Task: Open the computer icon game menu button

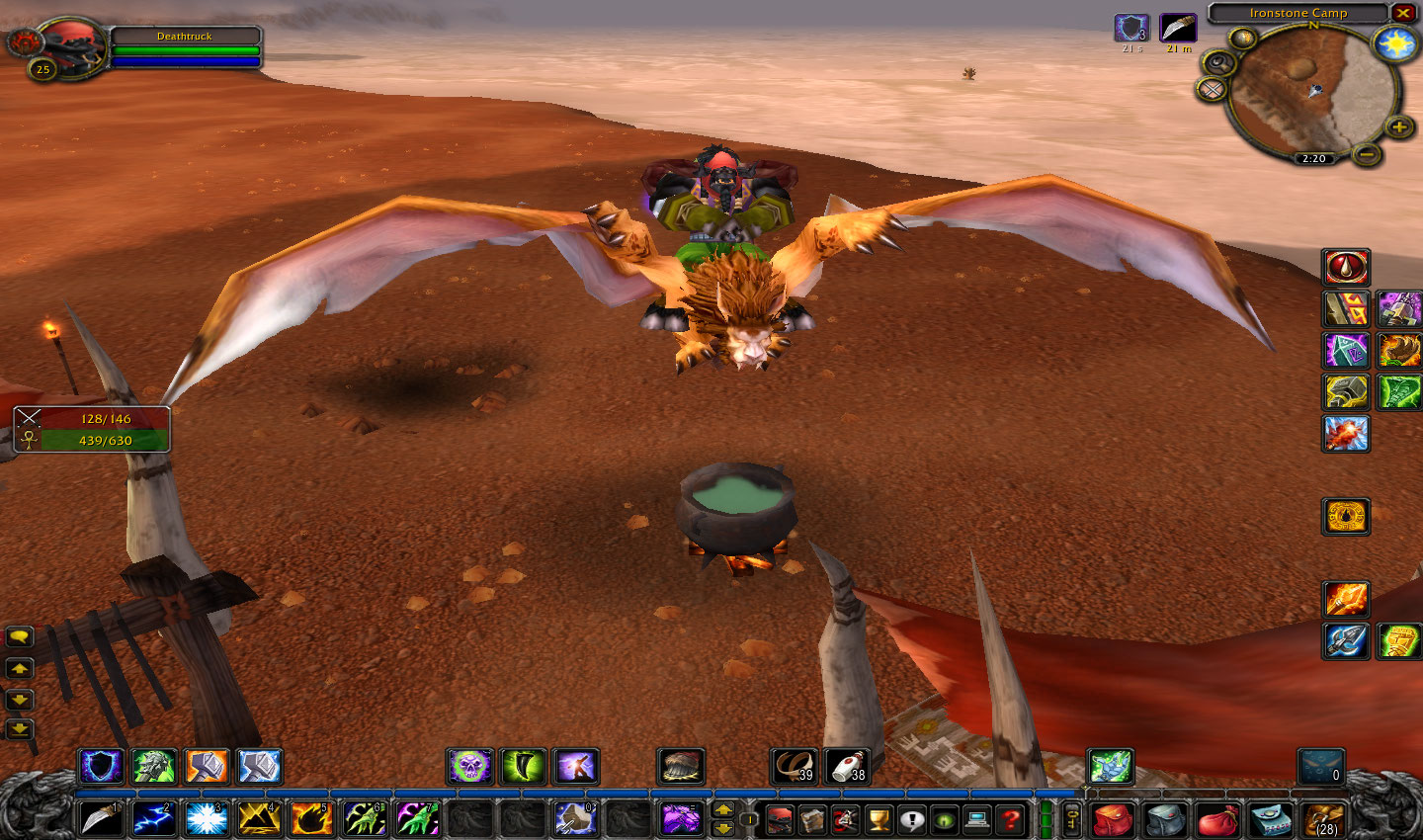Action: (x=976, y=819)
